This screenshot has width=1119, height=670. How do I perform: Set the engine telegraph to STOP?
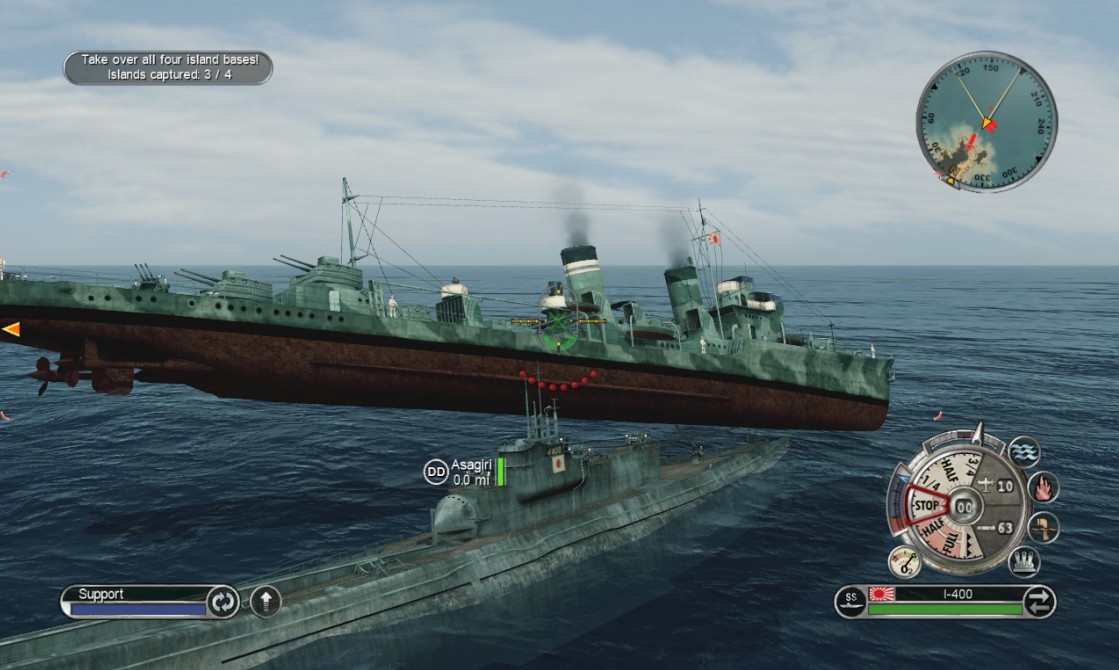(x=923, y=505)
